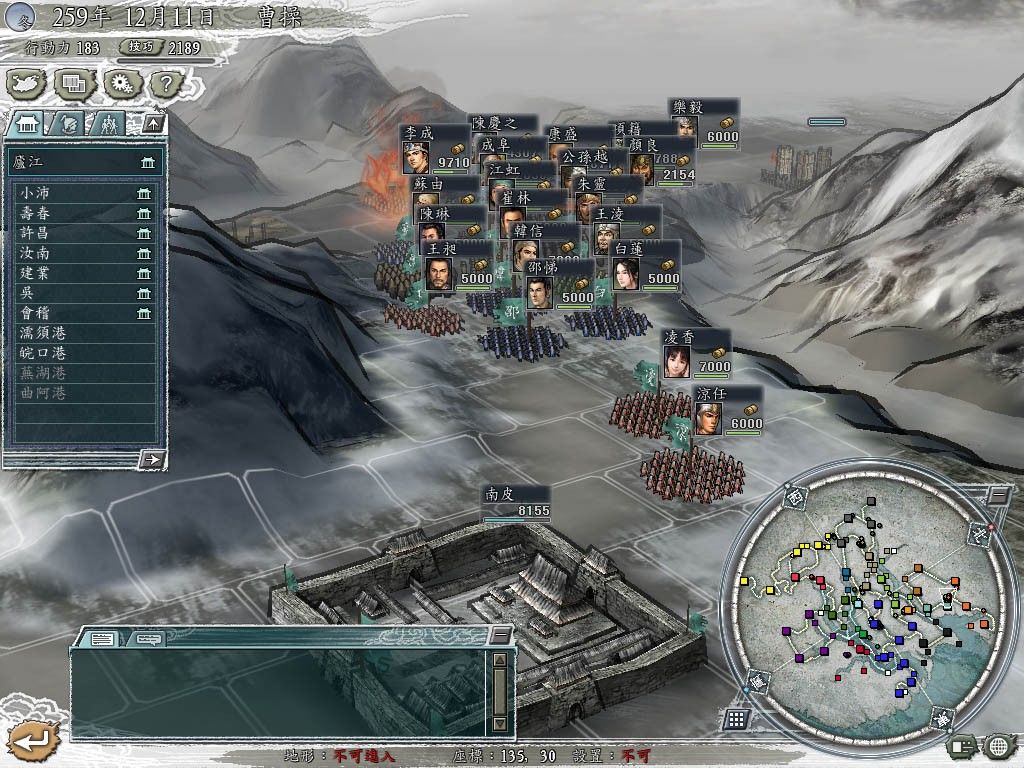
Task: Open the help question mark button
Action: click(165, 84)
